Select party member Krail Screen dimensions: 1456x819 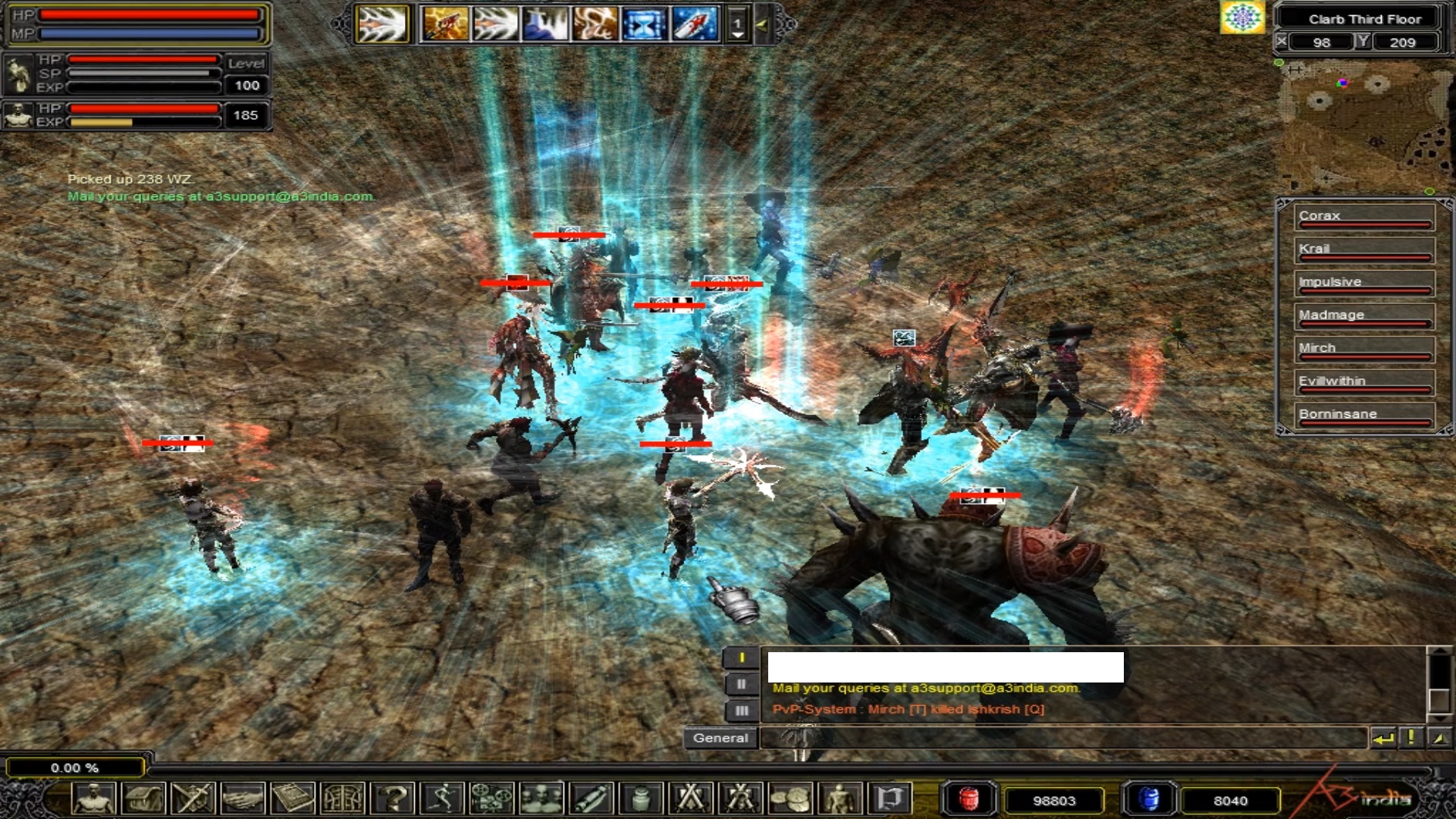[1363, 250]
